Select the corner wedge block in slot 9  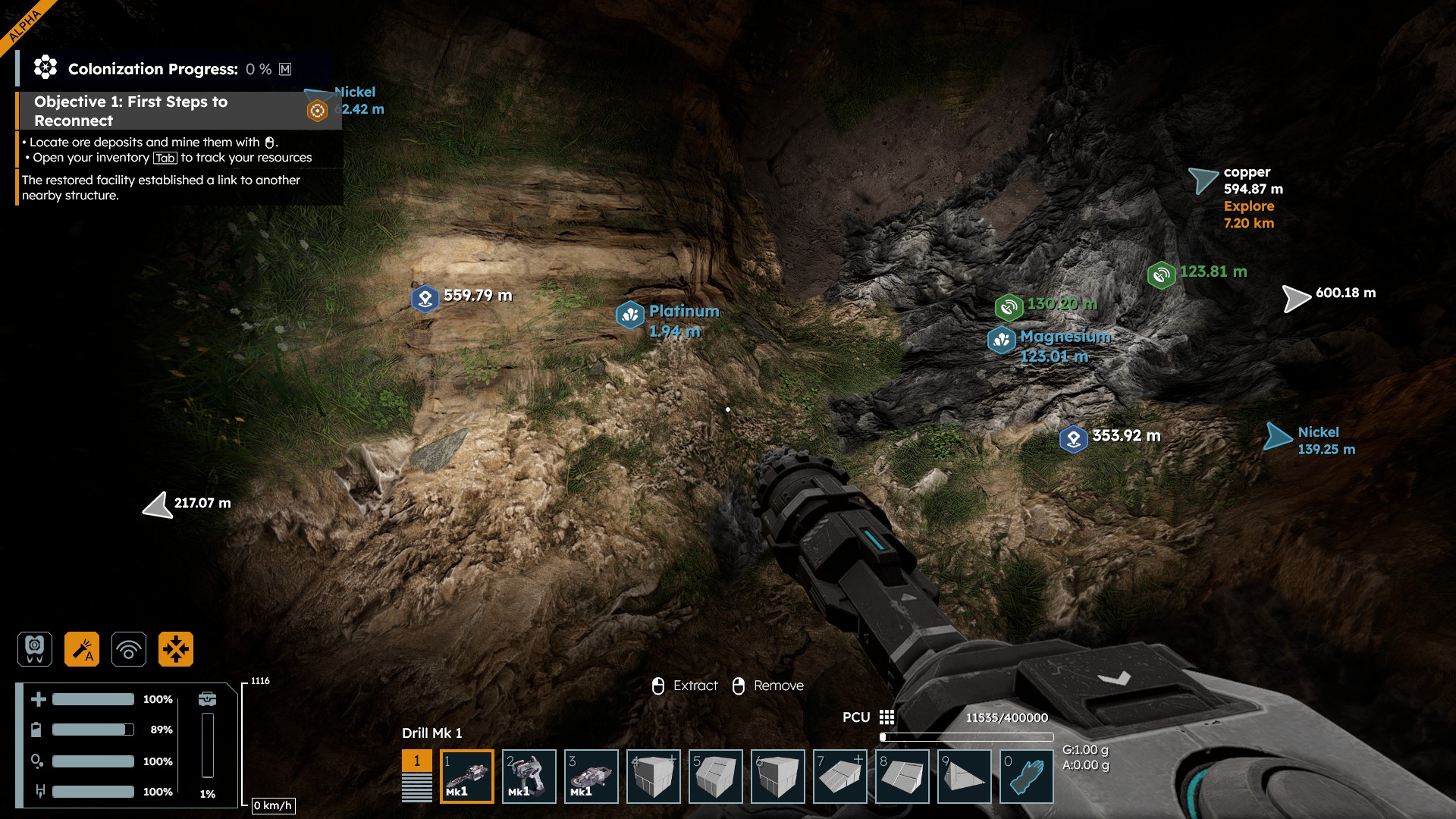click(x=965, y=777)
